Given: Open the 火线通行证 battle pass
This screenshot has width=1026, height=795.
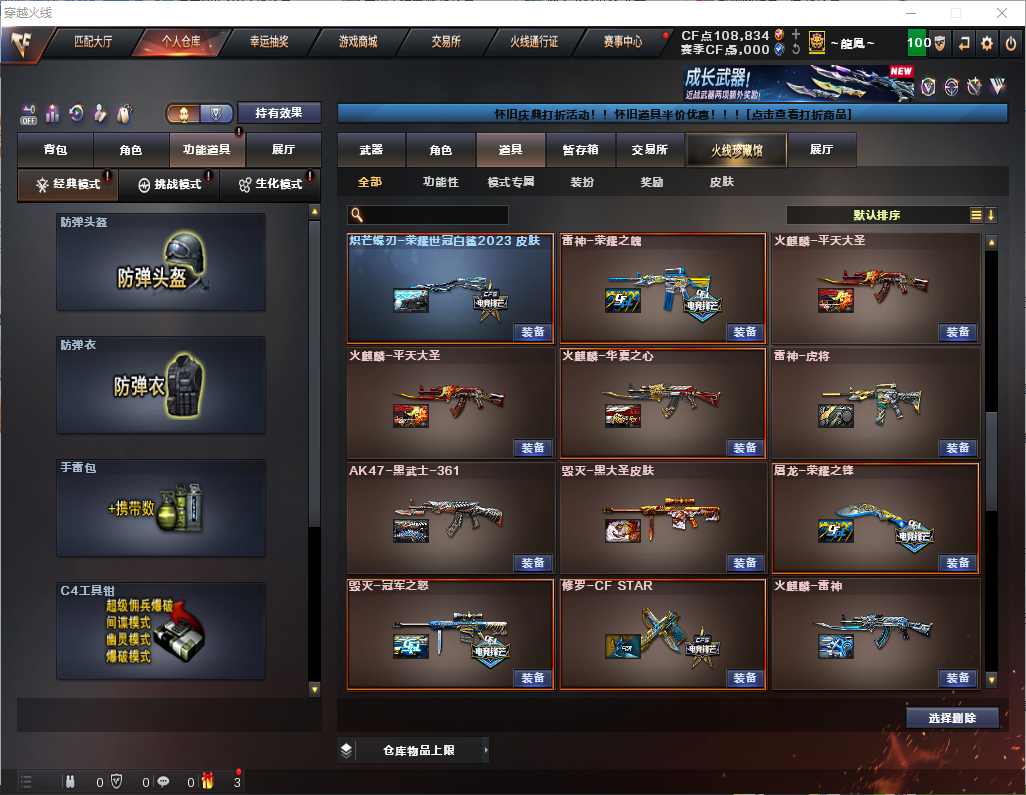Looking at the screenshot, I should (534, 42).
